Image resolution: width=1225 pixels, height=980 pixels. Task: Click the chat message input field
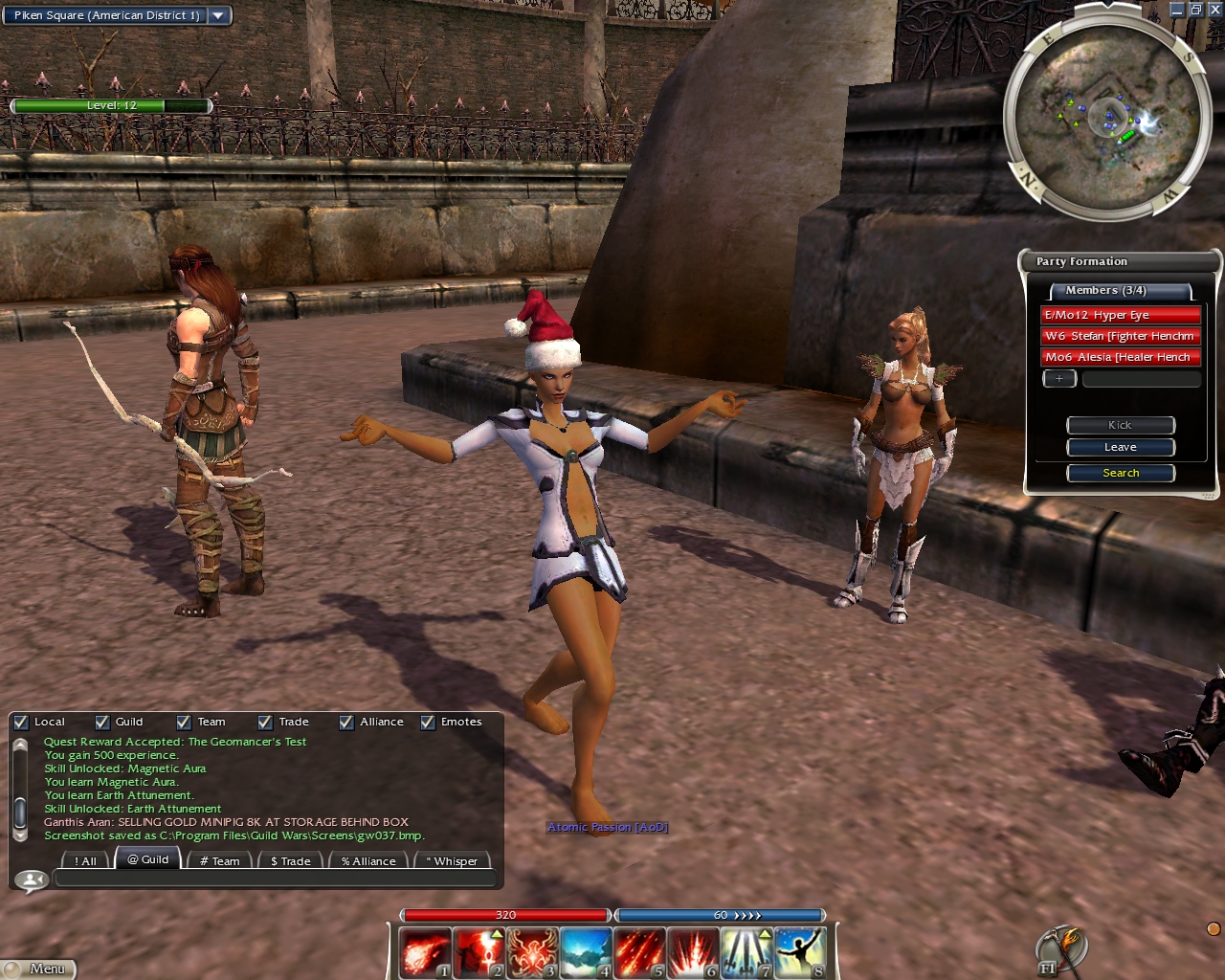[276, 879]
